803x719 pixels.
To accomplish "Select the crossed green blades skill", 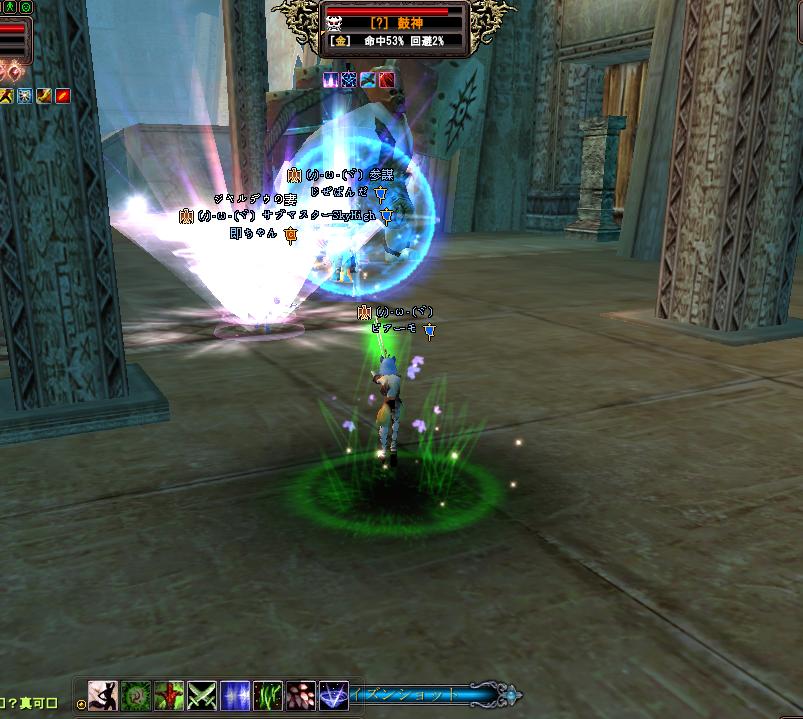I will coord(202,695).
